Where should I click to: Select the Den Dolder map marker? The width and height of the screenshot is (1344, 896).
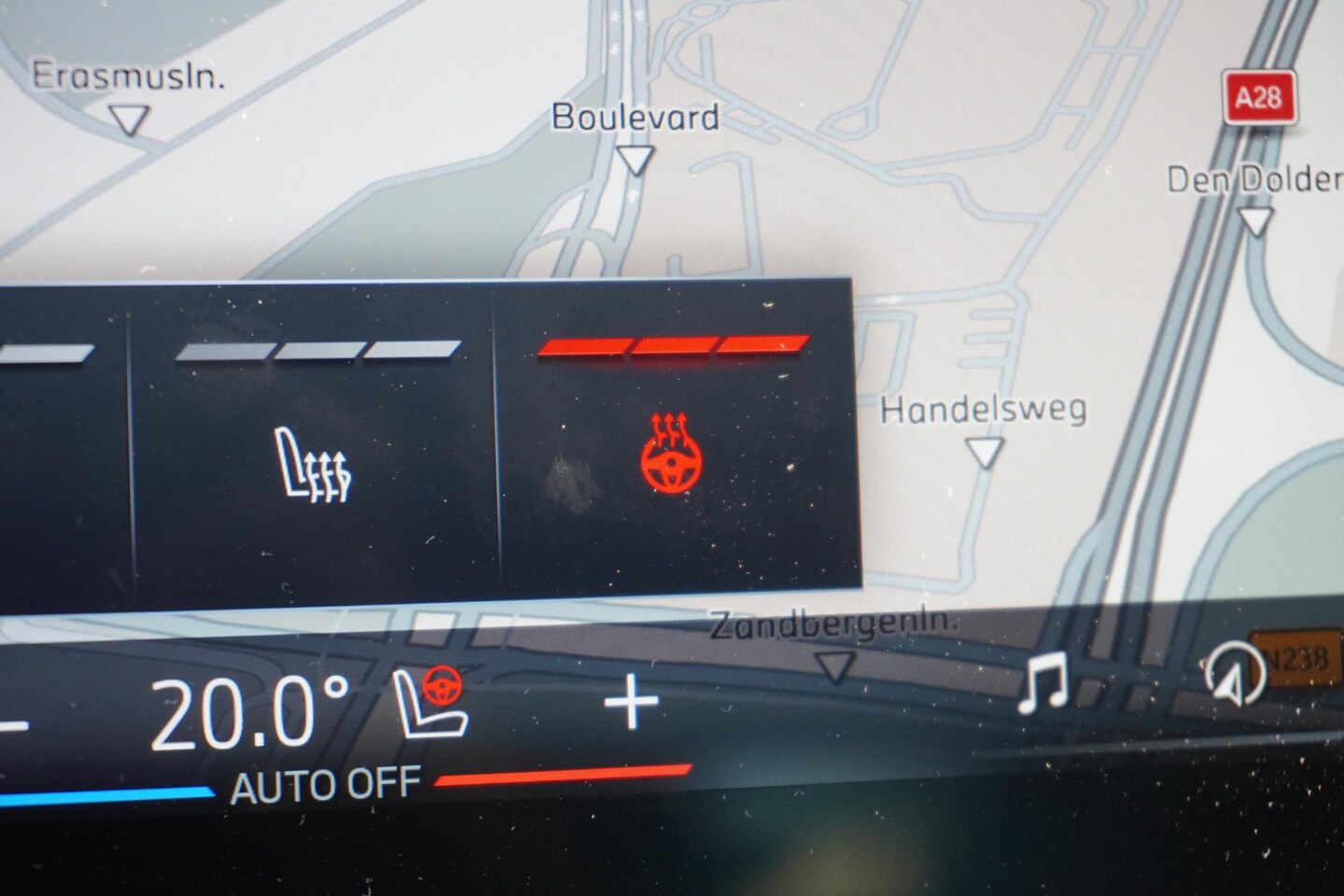click(x=1255, y=221)
